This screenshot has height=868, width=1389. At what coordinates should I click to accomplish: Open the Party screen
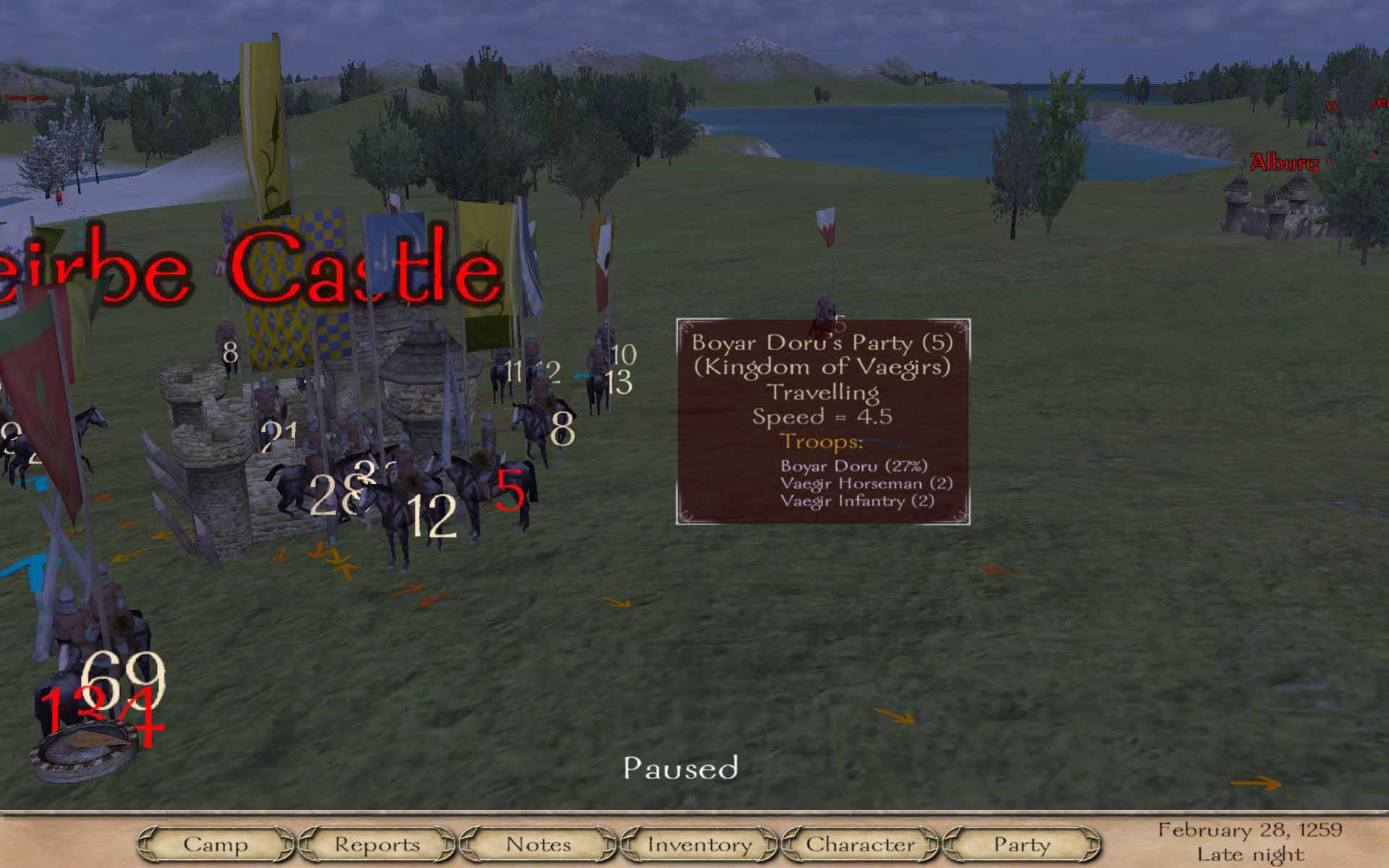click(1021, 844)
